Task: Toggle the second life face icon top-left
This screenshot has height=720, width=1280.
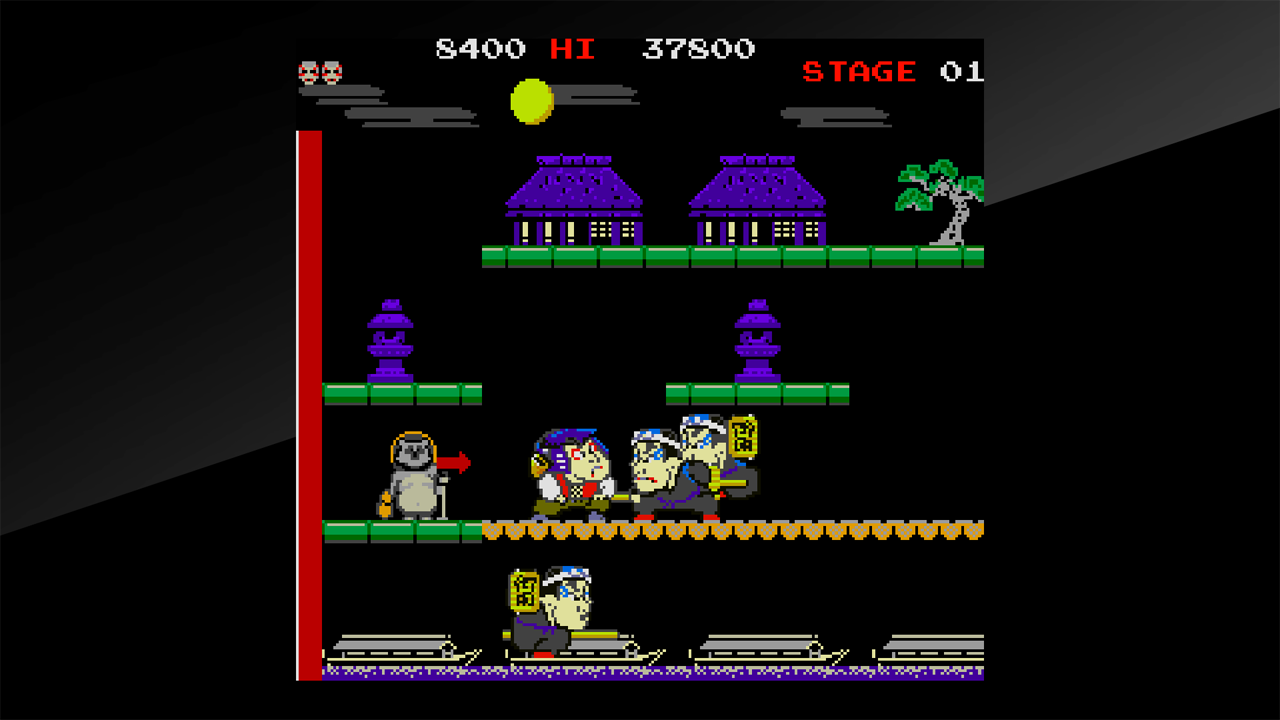Action: [x=330, y=71]
